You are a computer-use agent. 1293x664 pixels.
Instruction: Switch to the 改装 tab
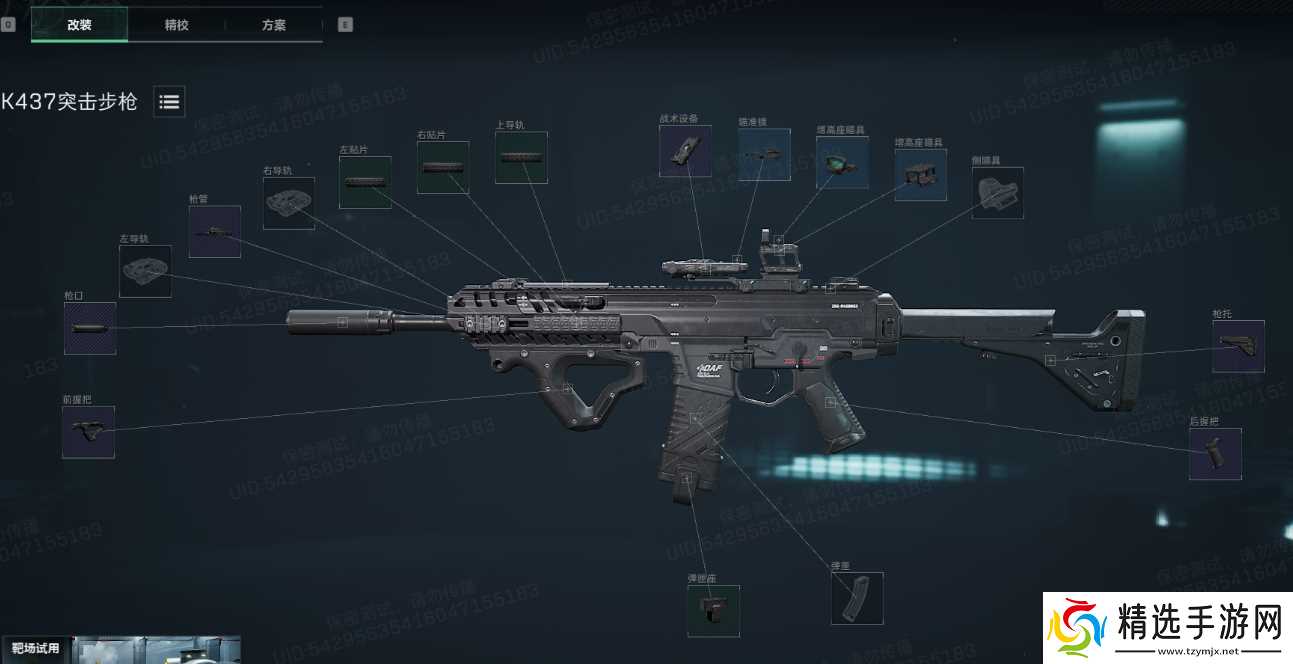click(x=79, y=25)
